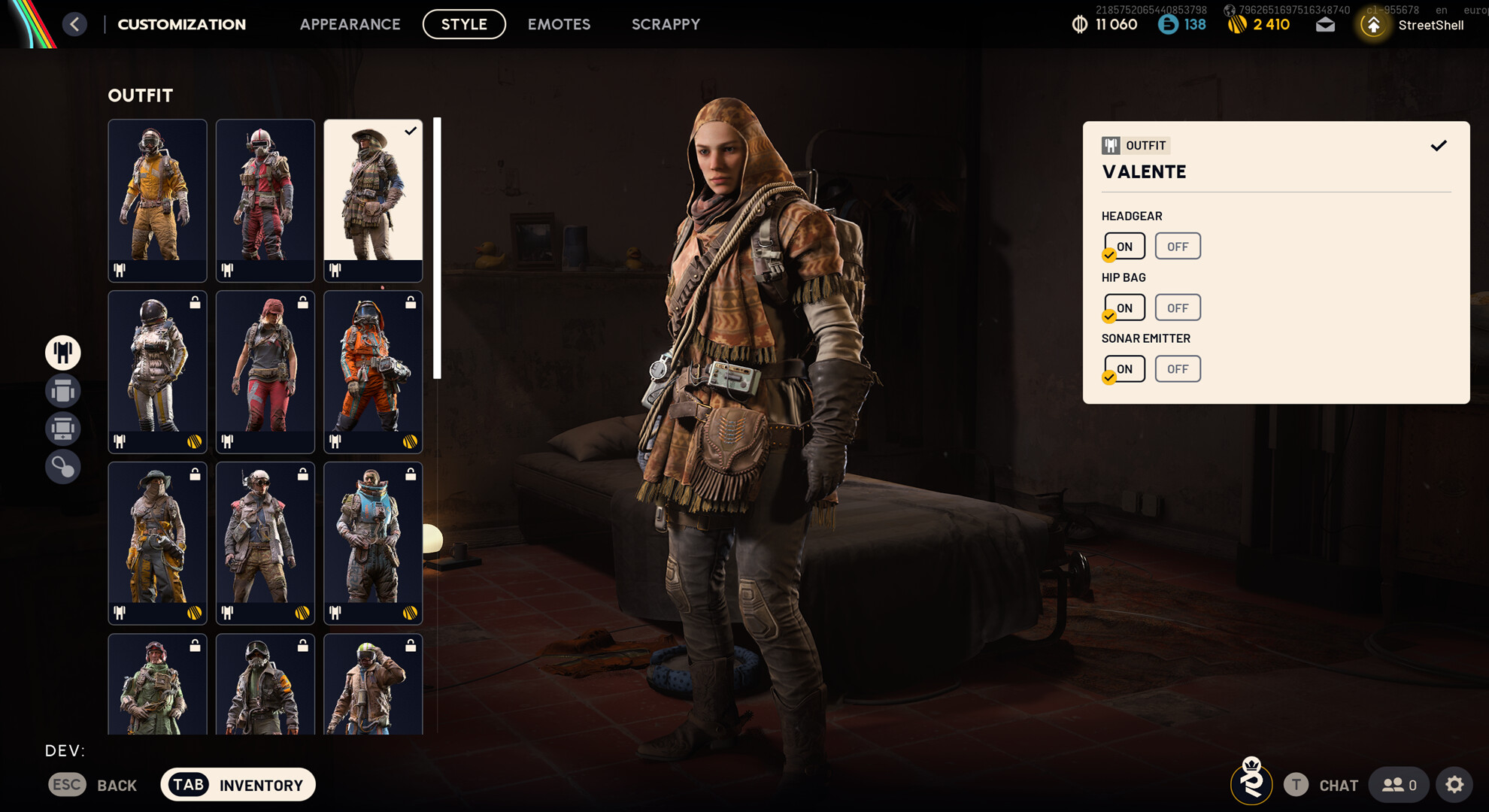Open the Chat panel
Screen dimensions: 1489x812
coord(1324,785)
